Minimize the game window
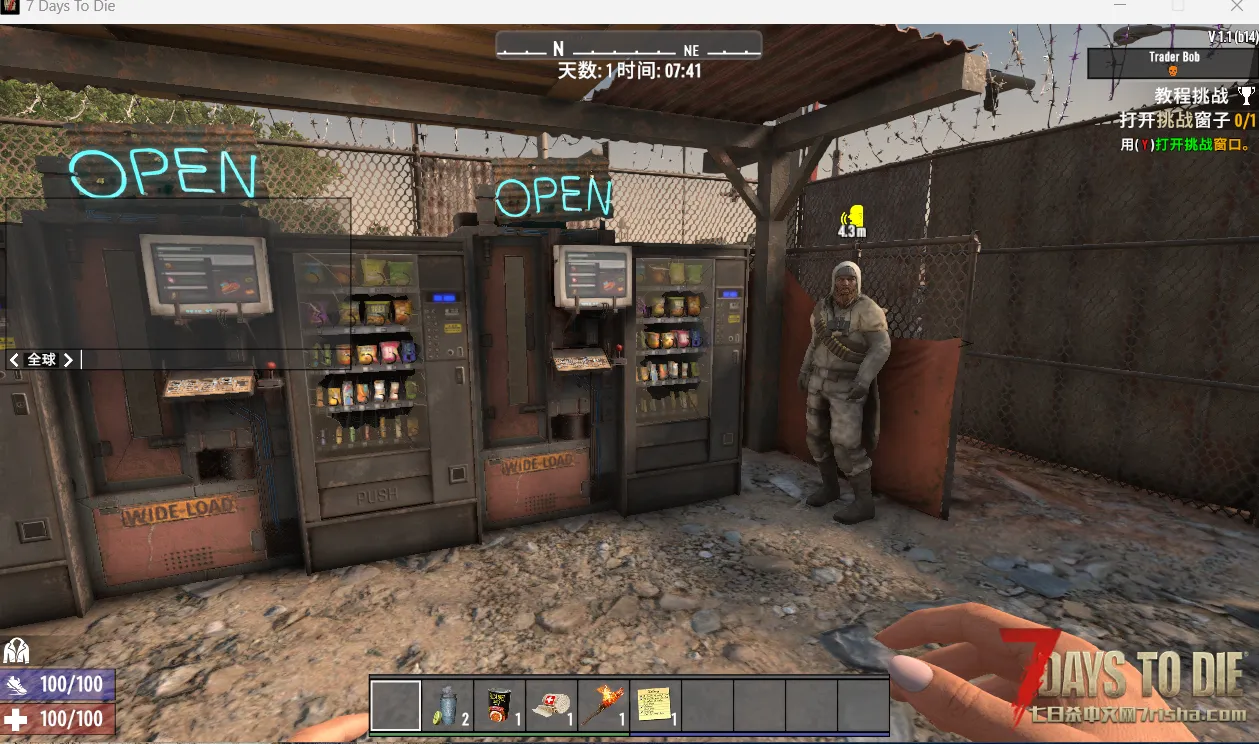 1121,7
